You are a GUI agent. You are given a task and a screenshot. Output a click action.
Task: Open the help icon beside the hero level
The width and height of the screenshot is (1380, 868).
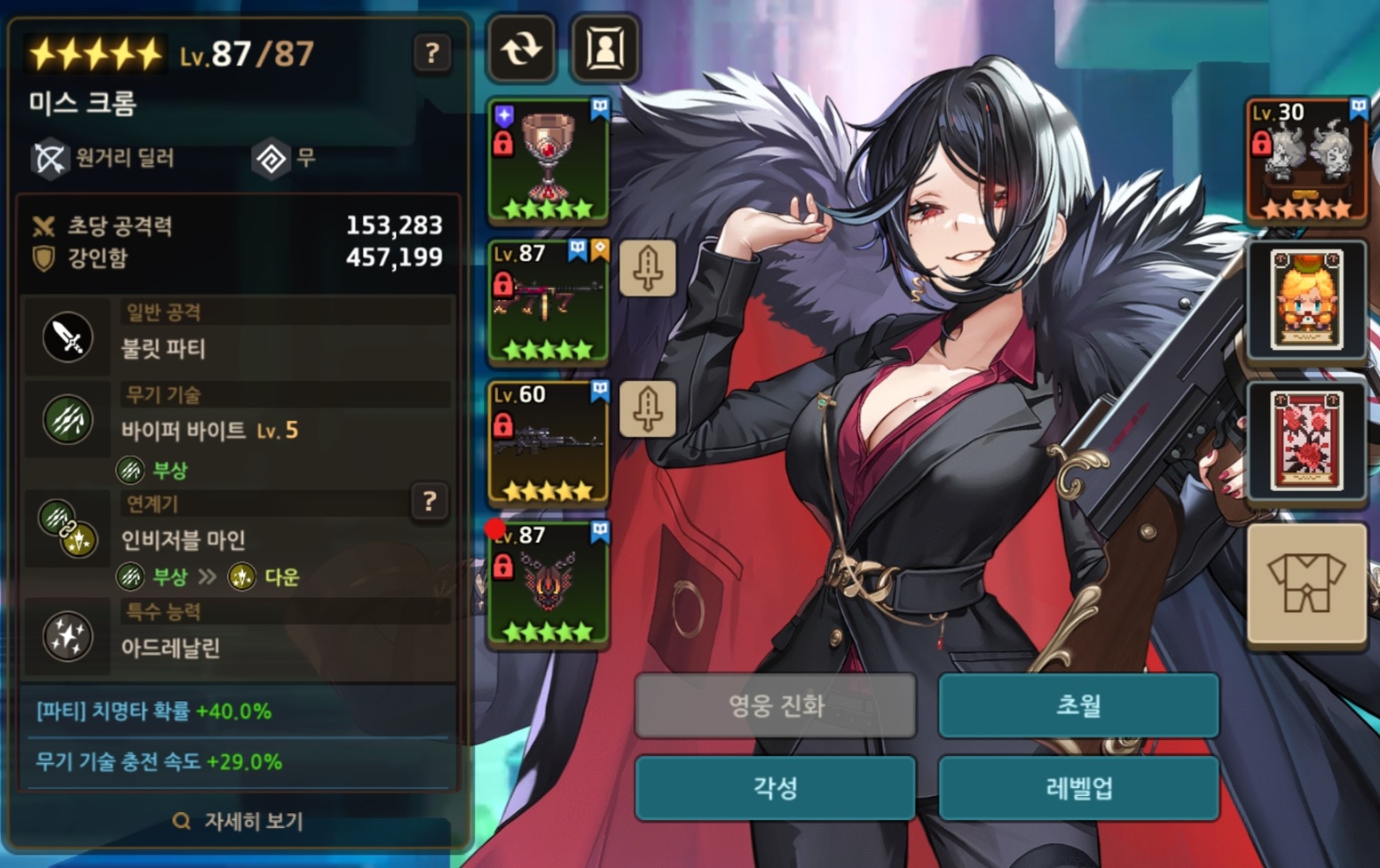point(432,53)
